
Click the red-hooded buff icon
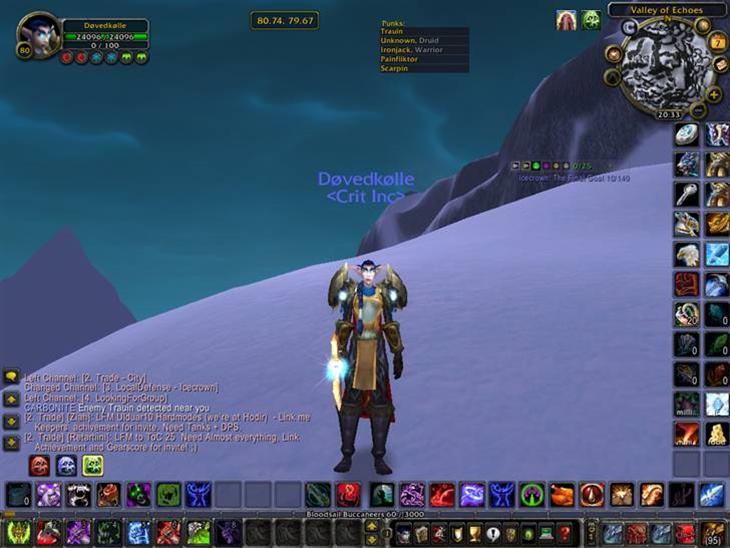tap(567, 19)
